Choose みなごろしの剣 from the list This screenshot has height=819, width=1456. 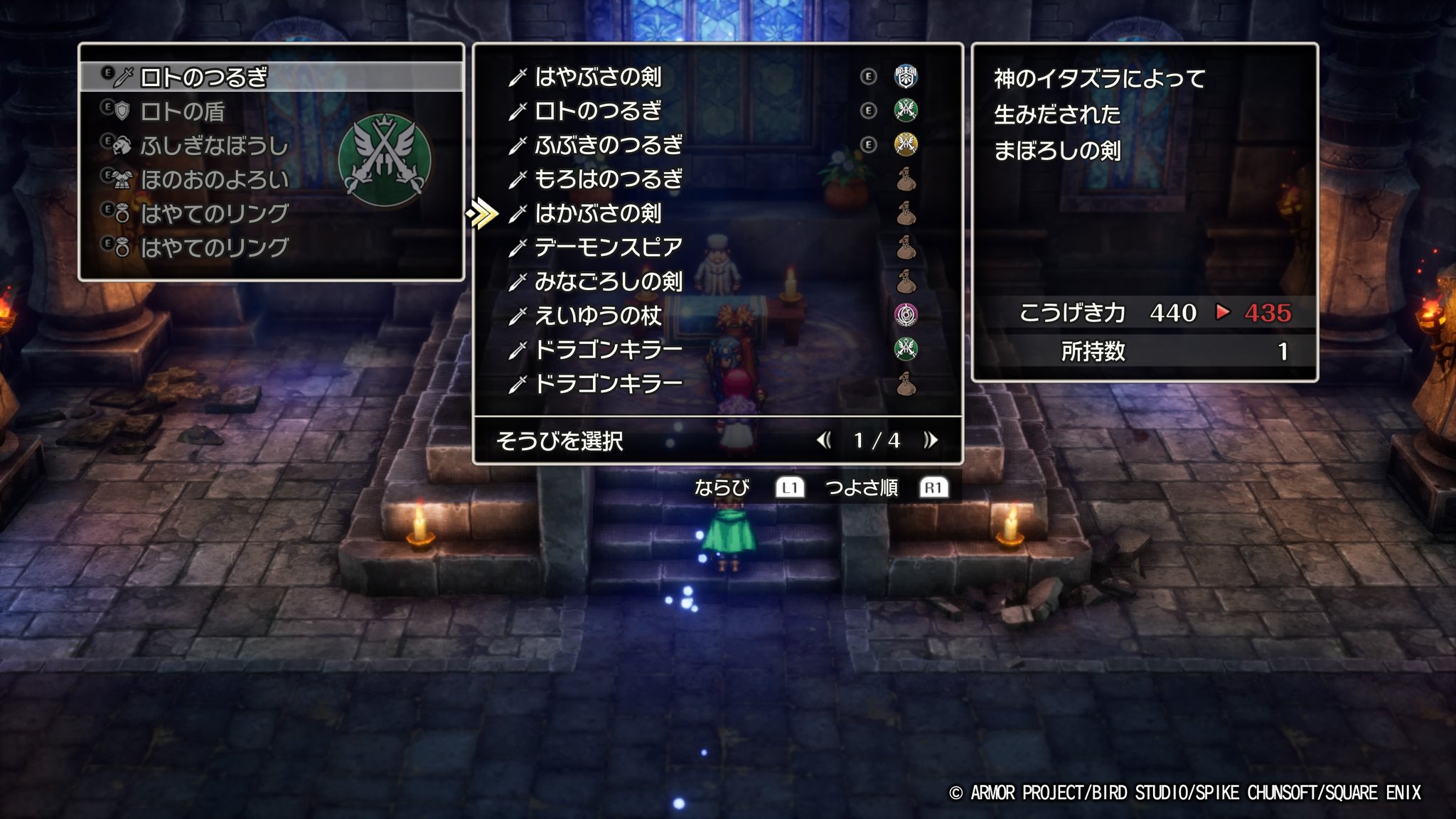(x=608, y=282)
